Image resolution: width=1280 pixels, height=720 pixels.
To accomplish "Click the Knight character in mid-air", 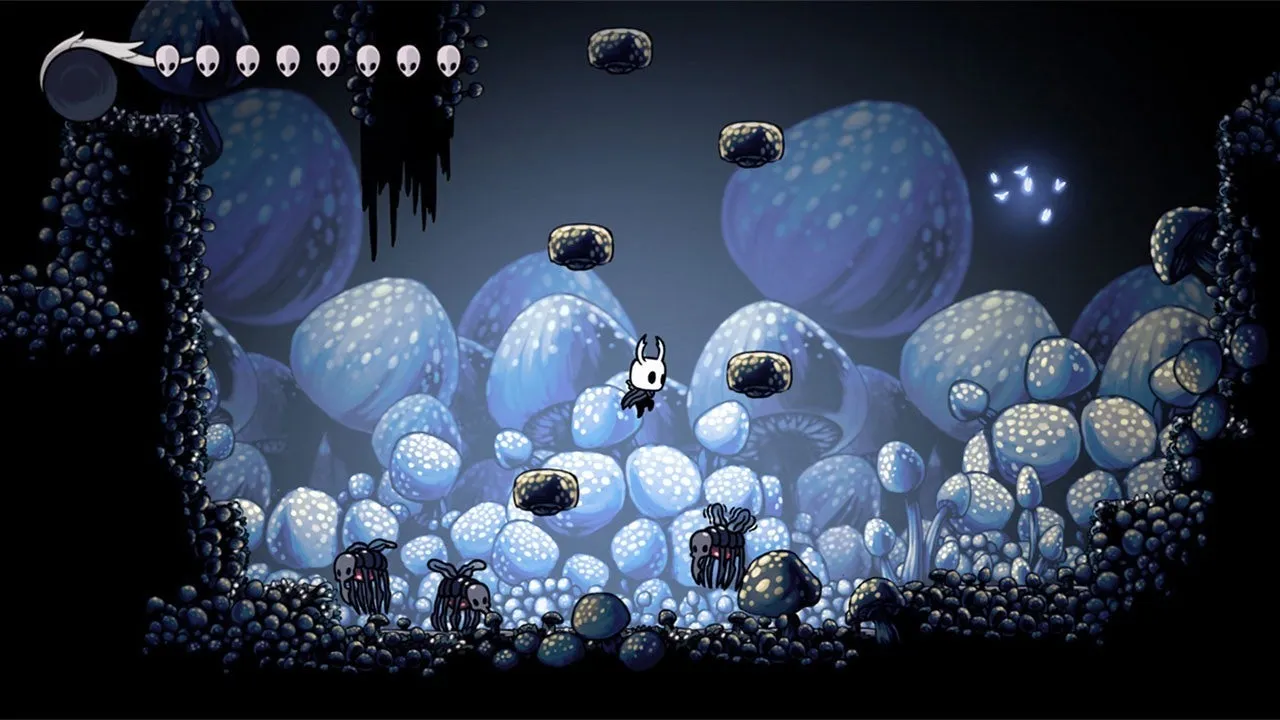I will [x=645, y=380].
